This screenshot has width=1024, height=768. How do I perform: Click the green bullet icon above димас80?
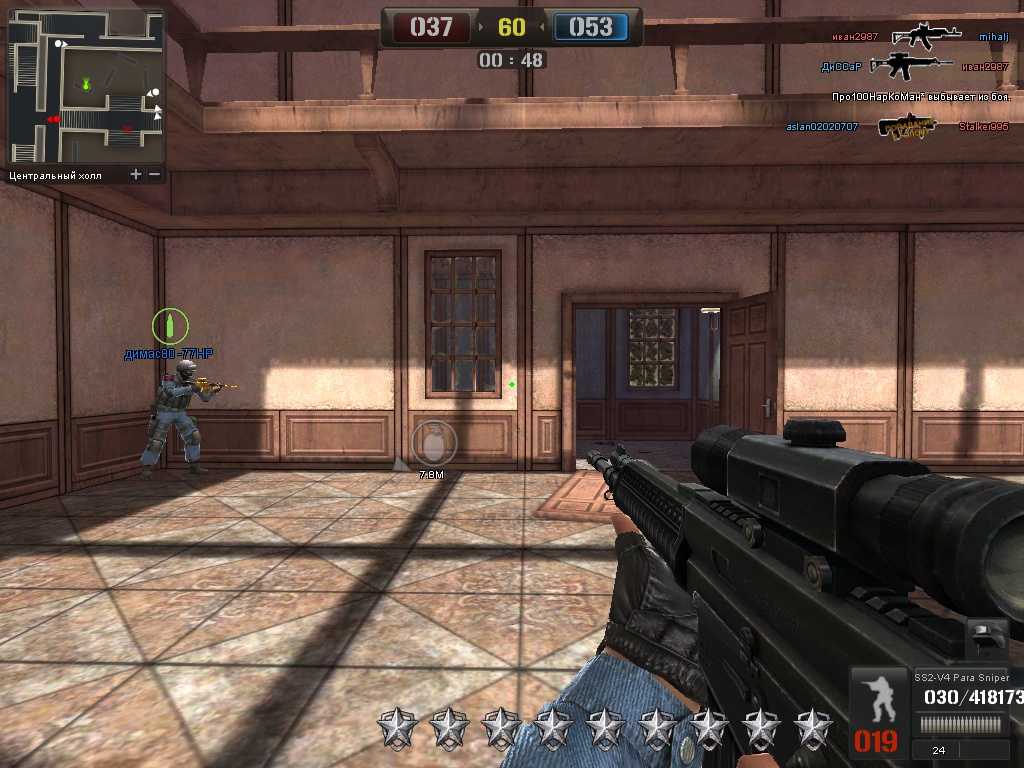pos(170,325)
